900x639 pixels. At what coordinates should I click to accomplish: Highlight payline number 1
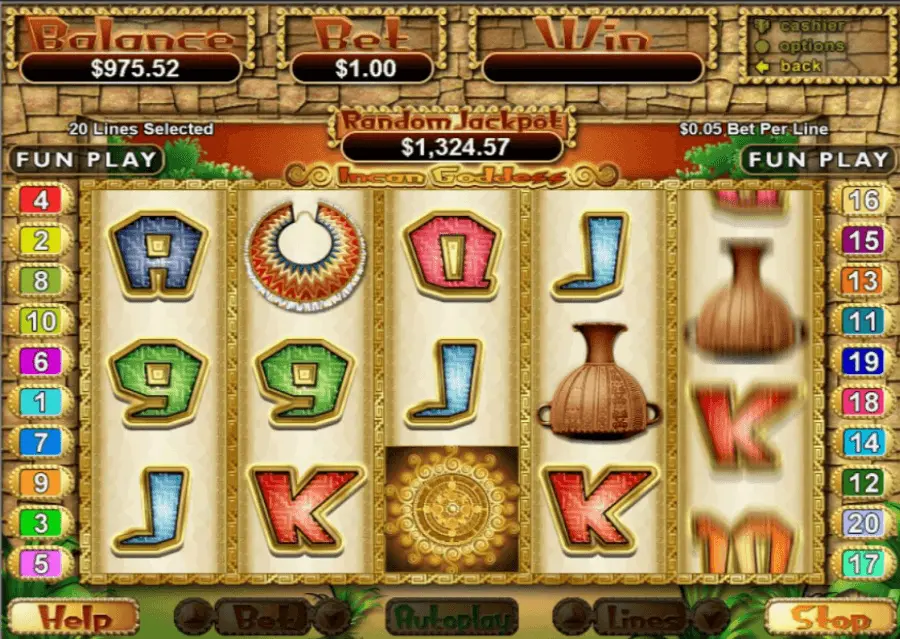click(x=41, y=402)
